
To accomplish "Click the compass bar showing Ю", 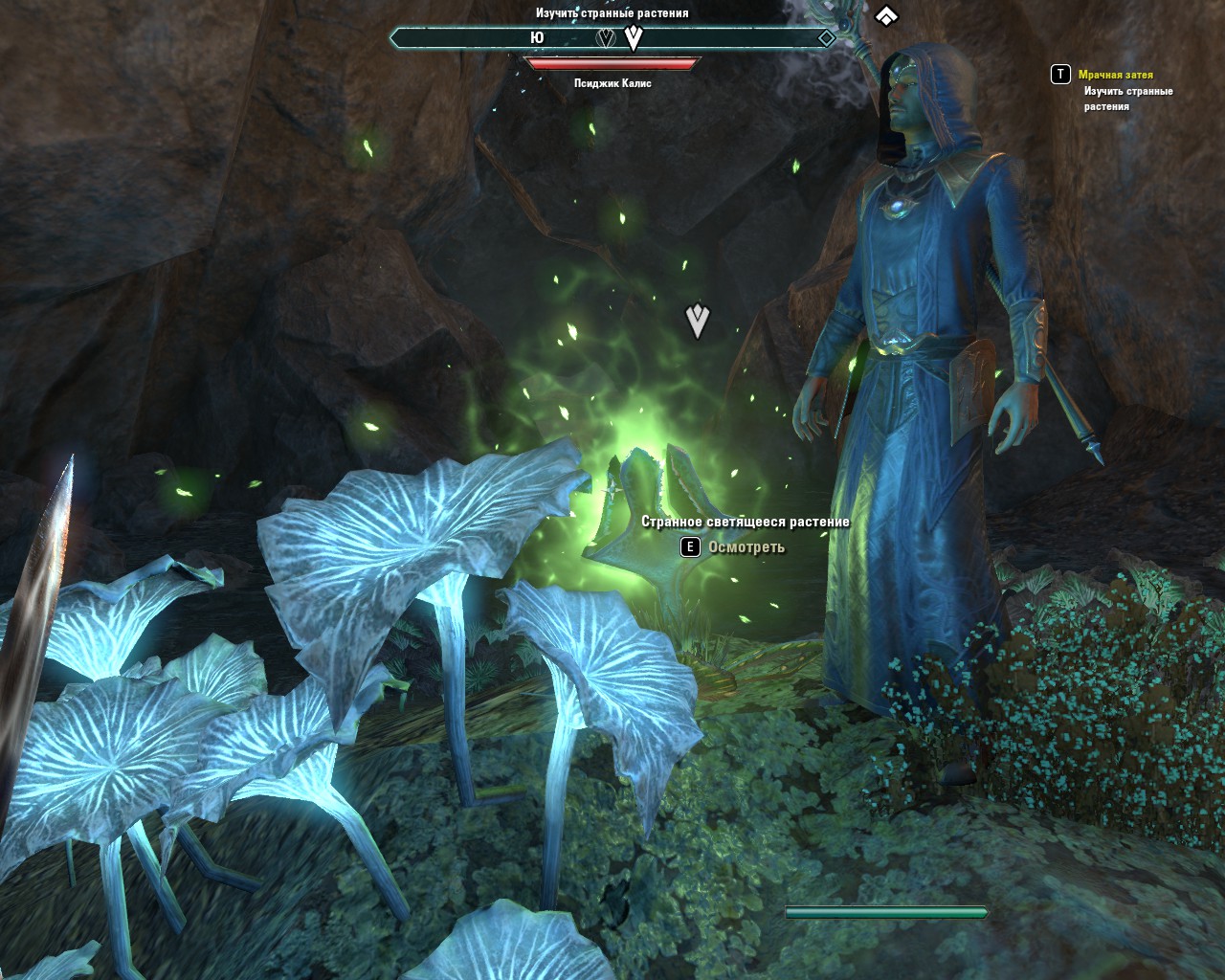I will [x=612, y=38].
